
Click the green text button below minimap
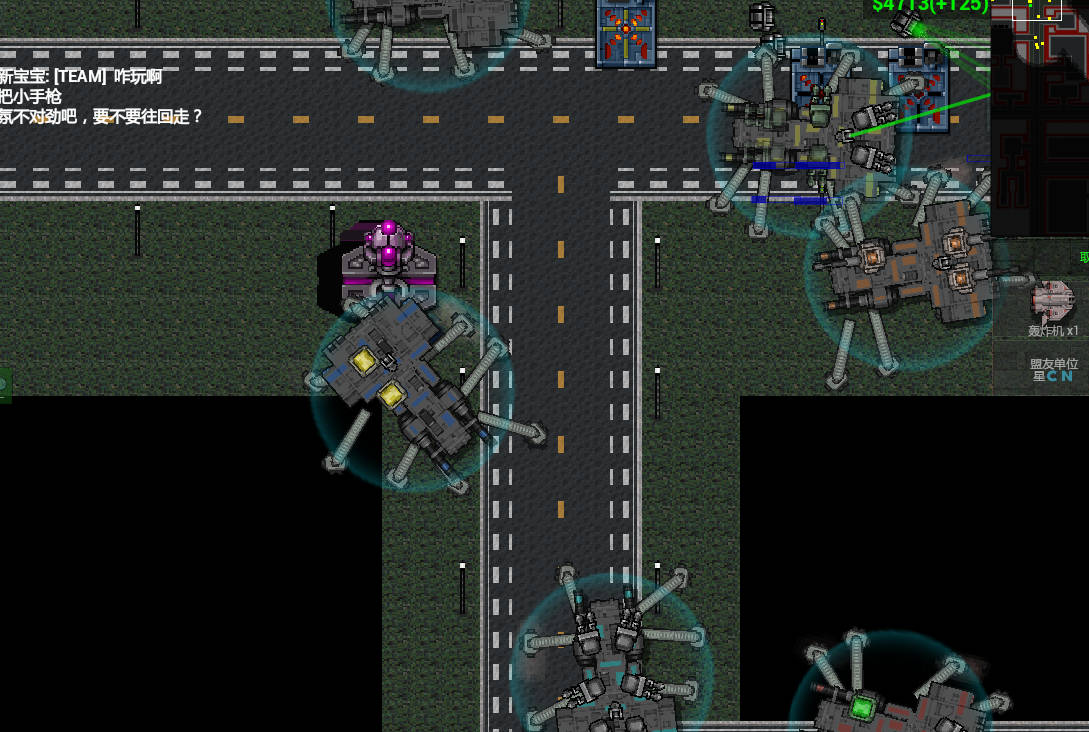pyautogui.click(x=1083, y=257)
